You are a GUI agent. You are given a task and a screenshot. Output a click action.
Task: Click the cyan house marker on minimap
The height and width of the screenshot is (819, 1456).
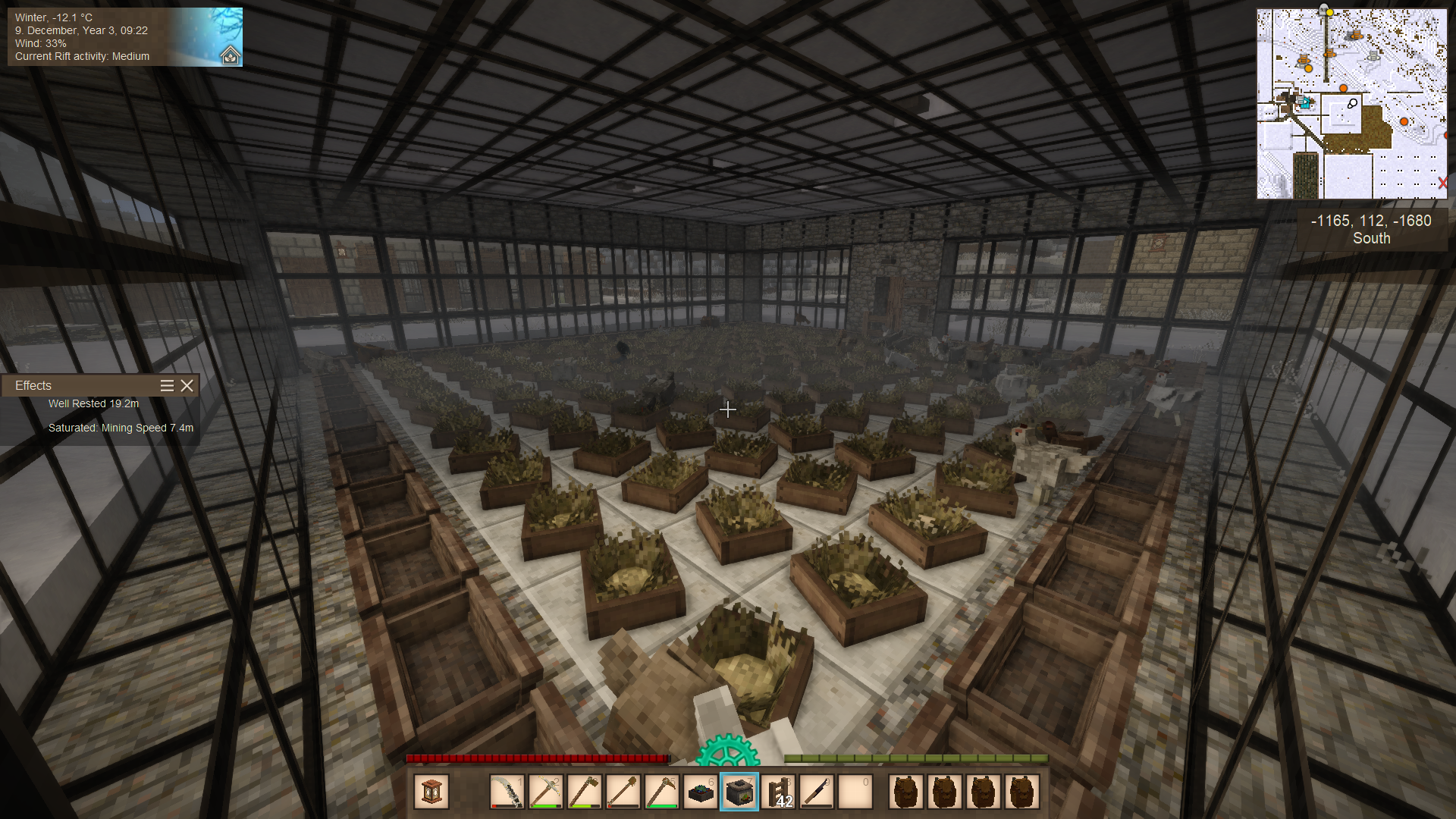point(1305,102)
